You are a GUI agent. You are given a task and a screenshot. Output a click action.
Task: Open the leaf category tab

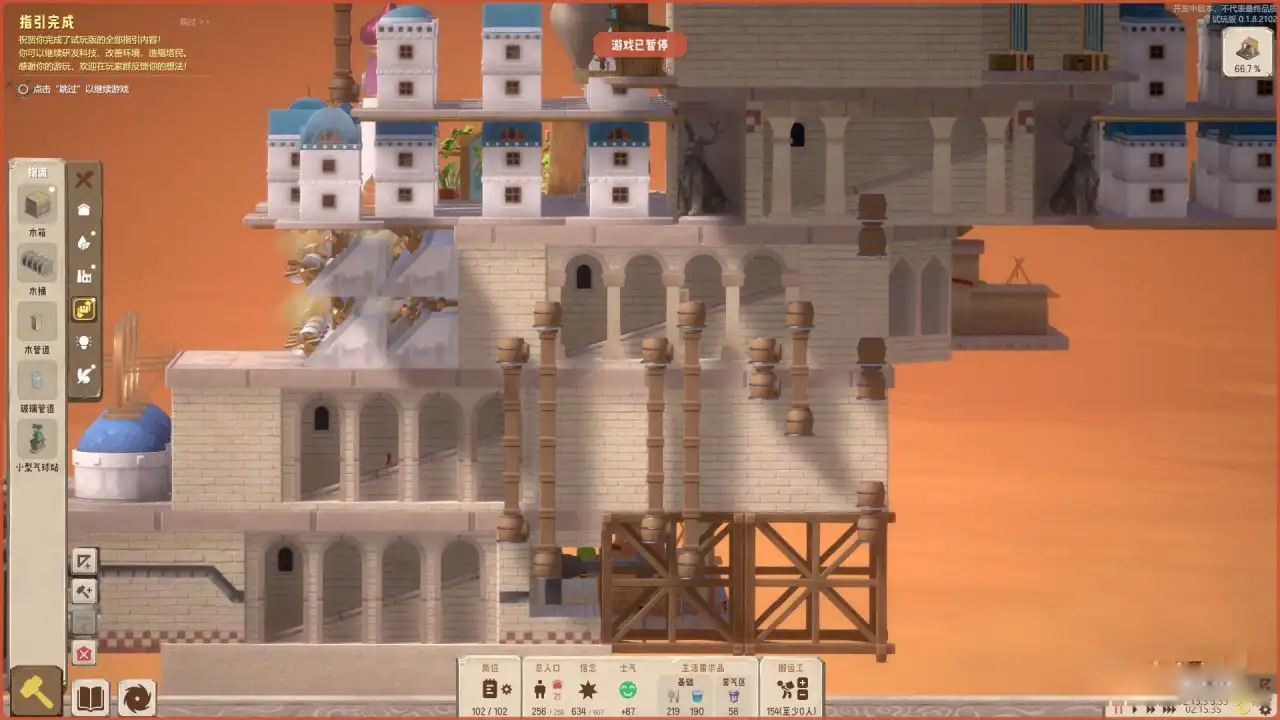(84, 242)
